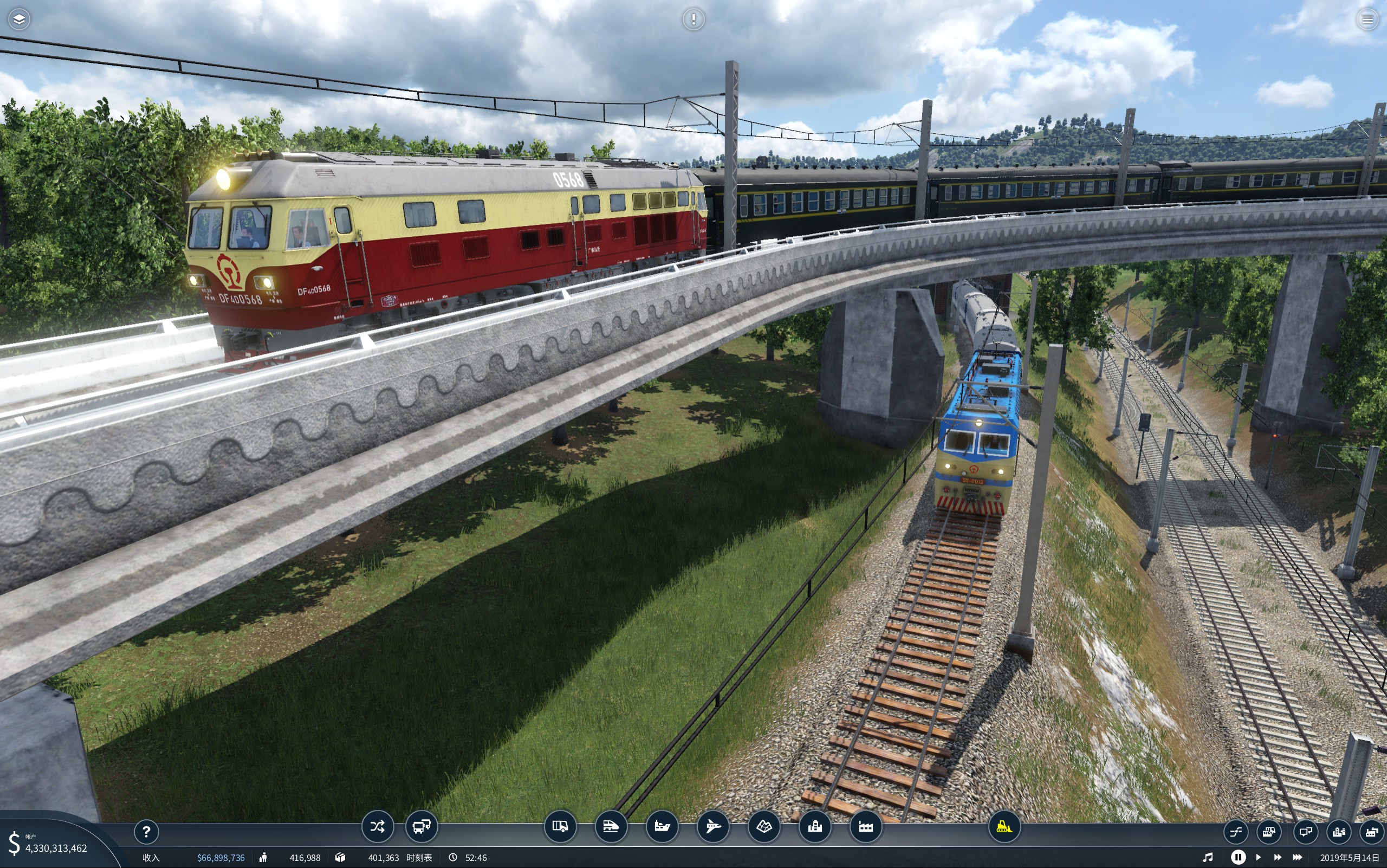Show the exclamation mark notifications
The image size is (1387, 868).
(x=693, y=19)
